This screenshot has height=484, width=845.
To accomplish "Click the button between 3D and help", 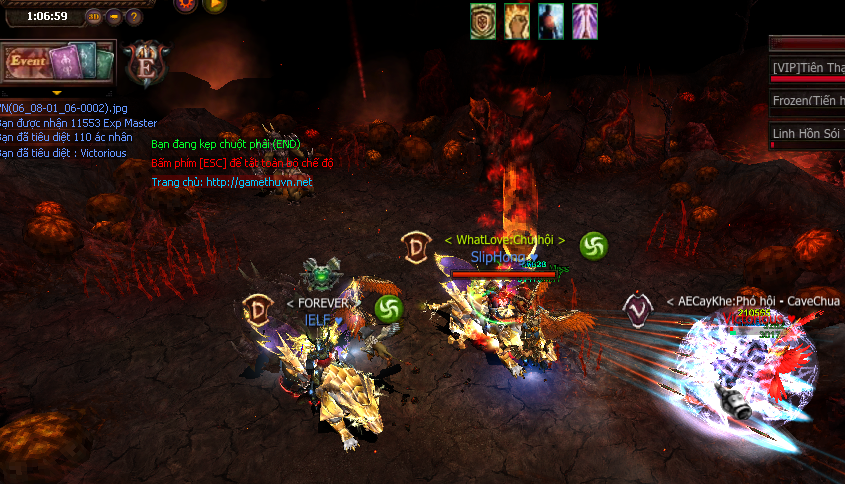I will 113,16.
